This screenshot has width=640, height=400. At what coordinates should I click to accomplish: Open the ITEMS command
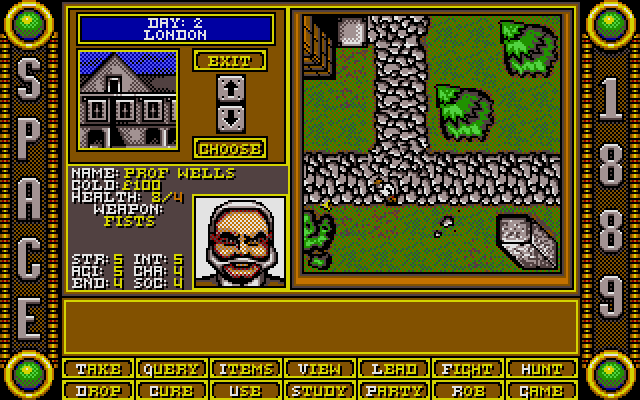pyautogui.click(x=245, y=369)
